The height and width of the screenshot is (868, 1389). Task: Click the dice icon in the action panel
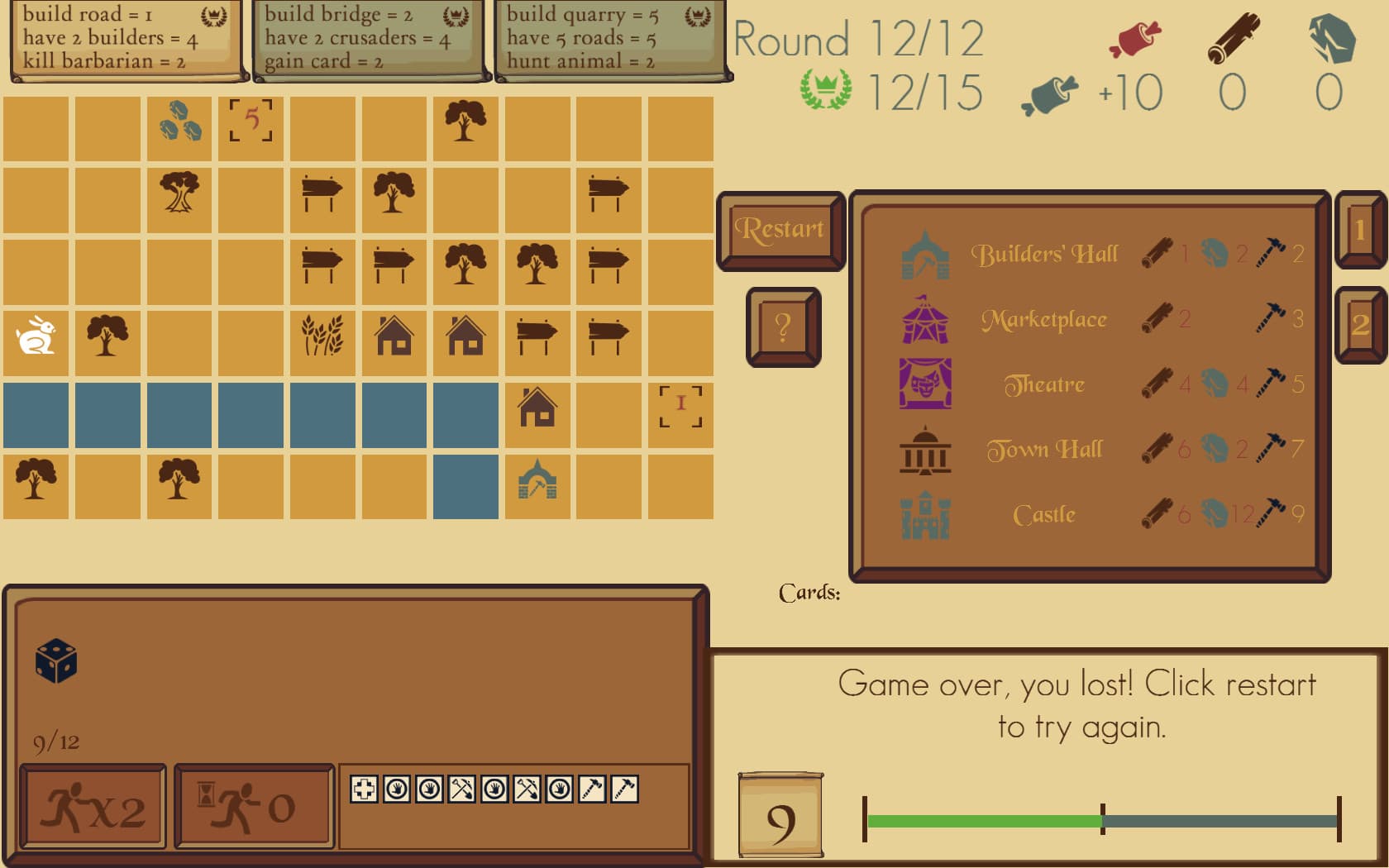coord(55,661)
